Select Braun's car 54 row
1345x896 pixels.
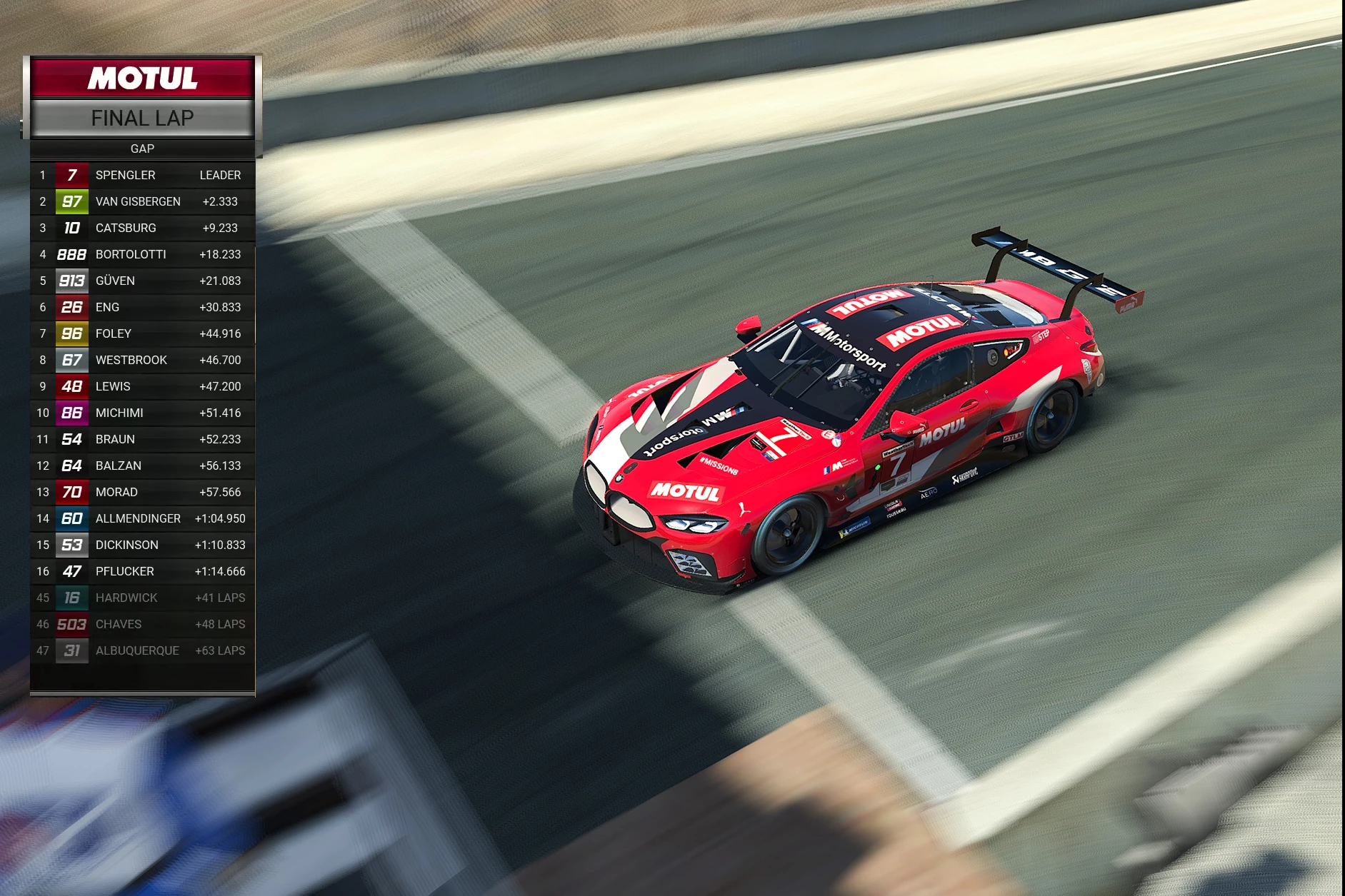pos(142,439)
